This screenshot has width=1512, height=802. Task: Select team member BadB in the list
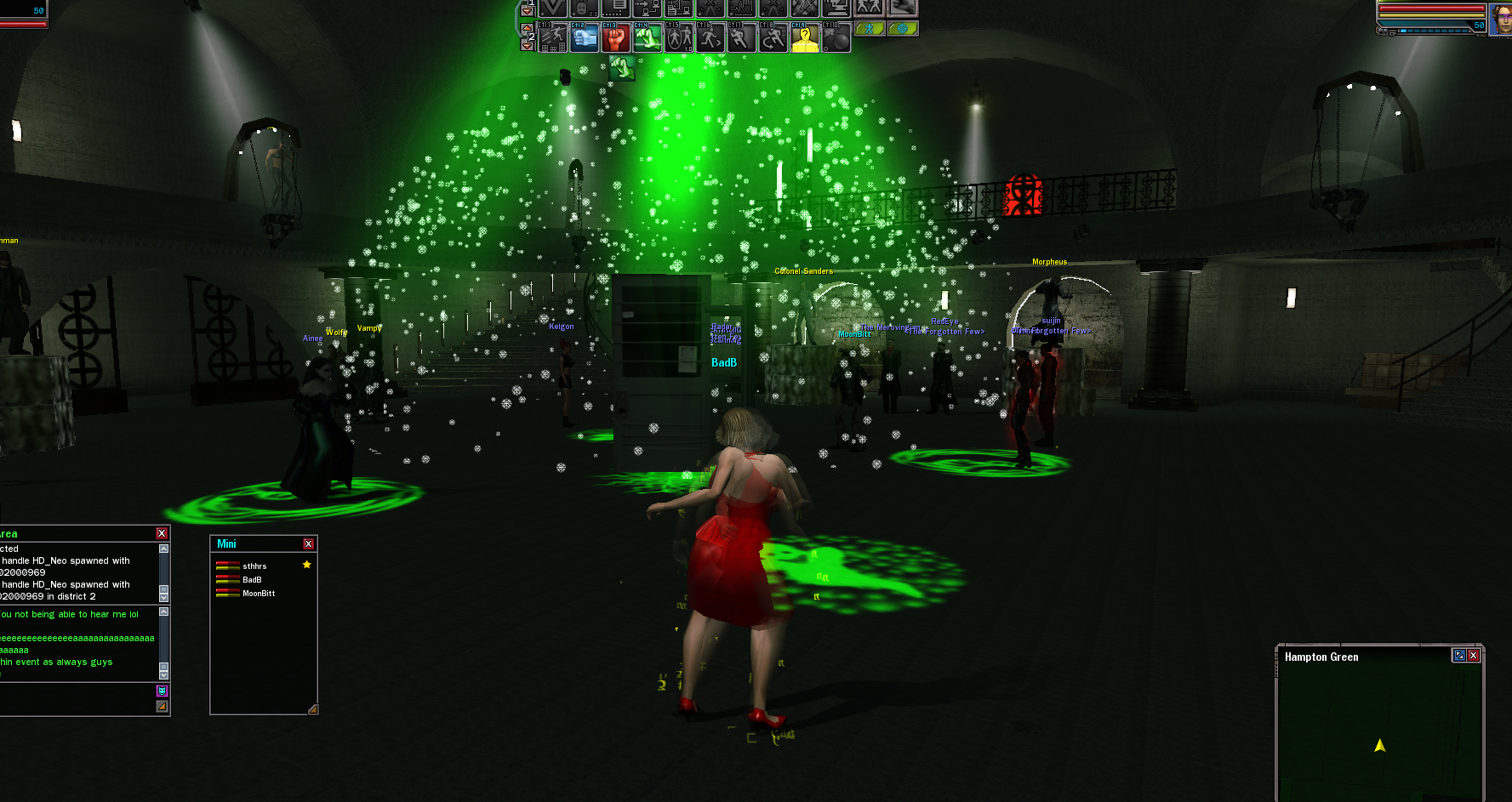pos(251,579)
